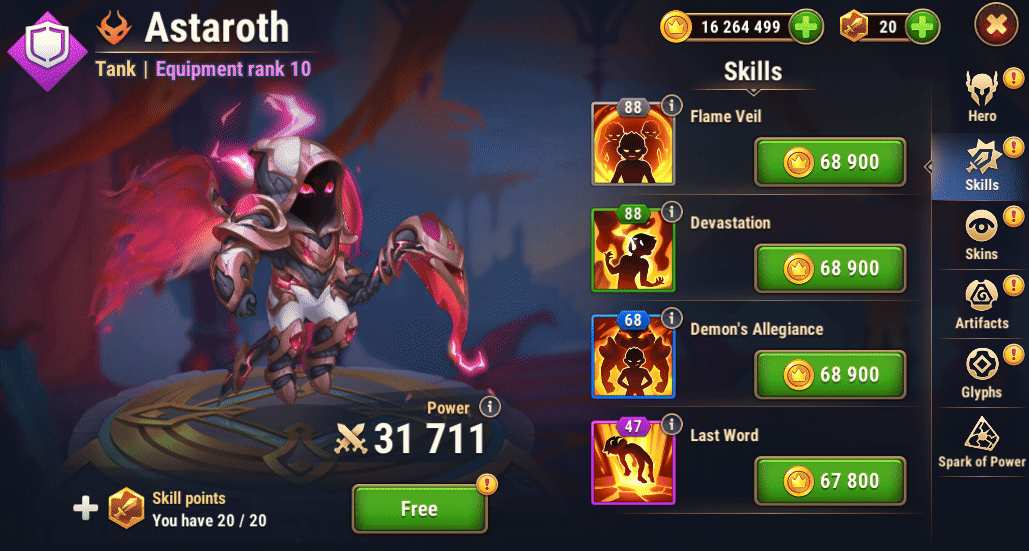
Task: Claim the green Free button
Action: 419,509
